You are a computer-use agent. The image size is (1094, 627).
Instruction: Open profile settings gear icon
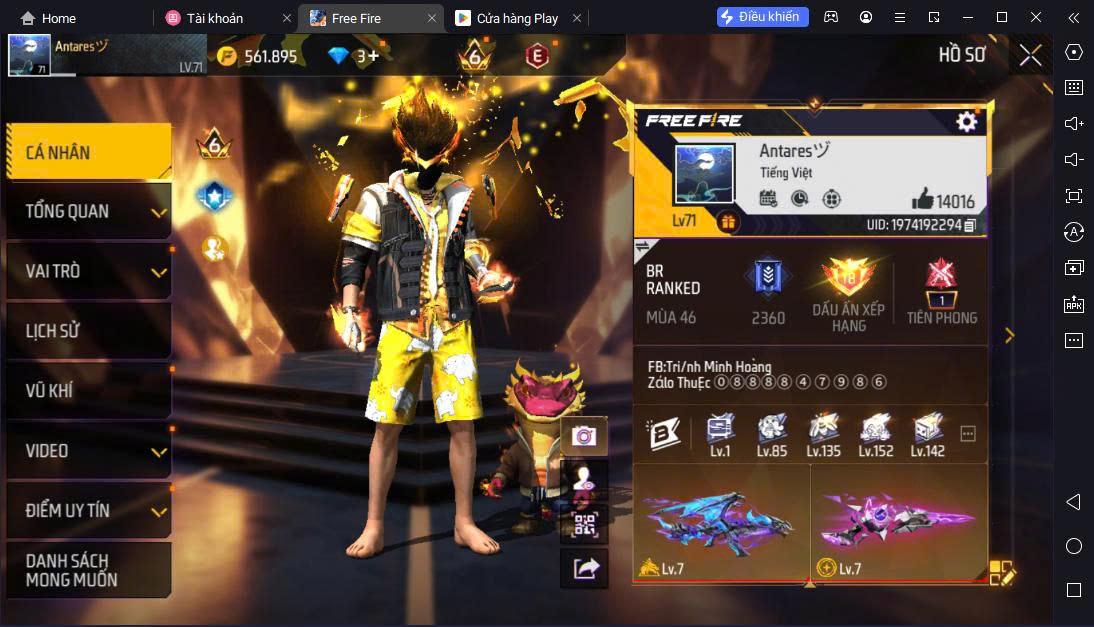pos(966,122)
